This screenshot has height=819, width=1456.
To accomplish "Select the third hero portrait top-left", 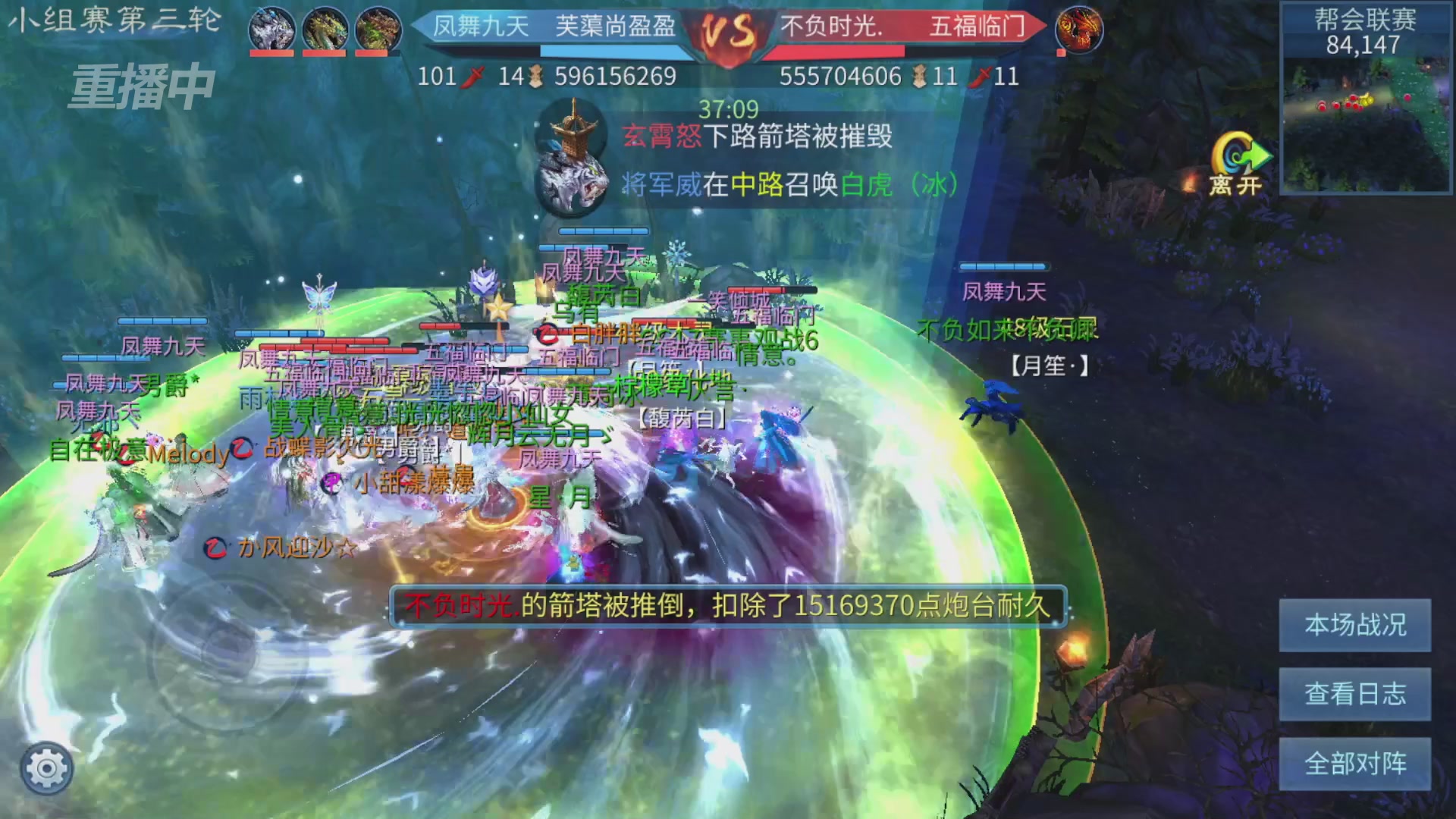I will 377,29.
